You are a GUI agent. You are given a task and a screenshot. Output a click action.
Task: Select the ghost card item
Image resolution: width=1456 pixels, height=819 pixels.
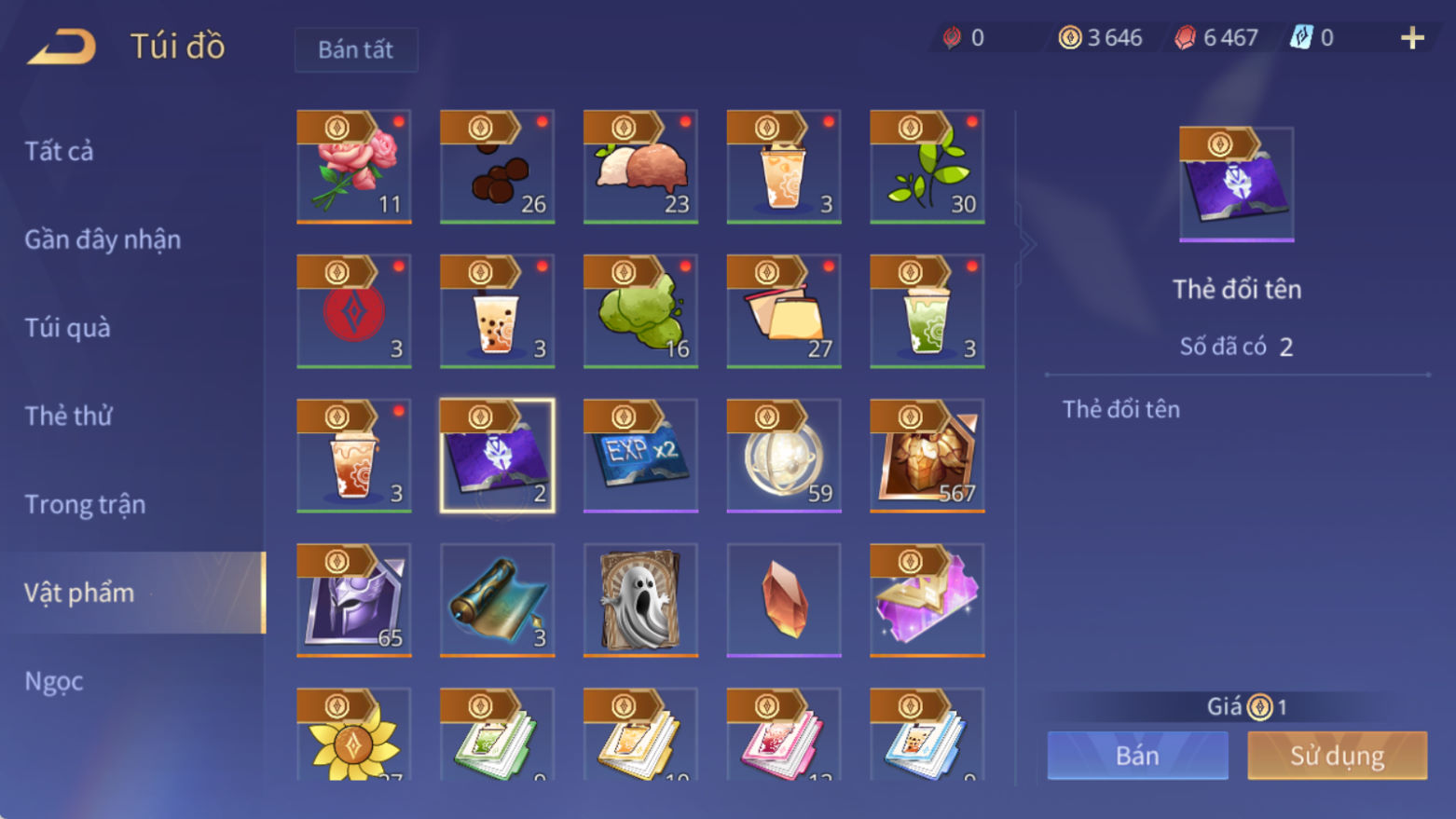tap(640, 600)
